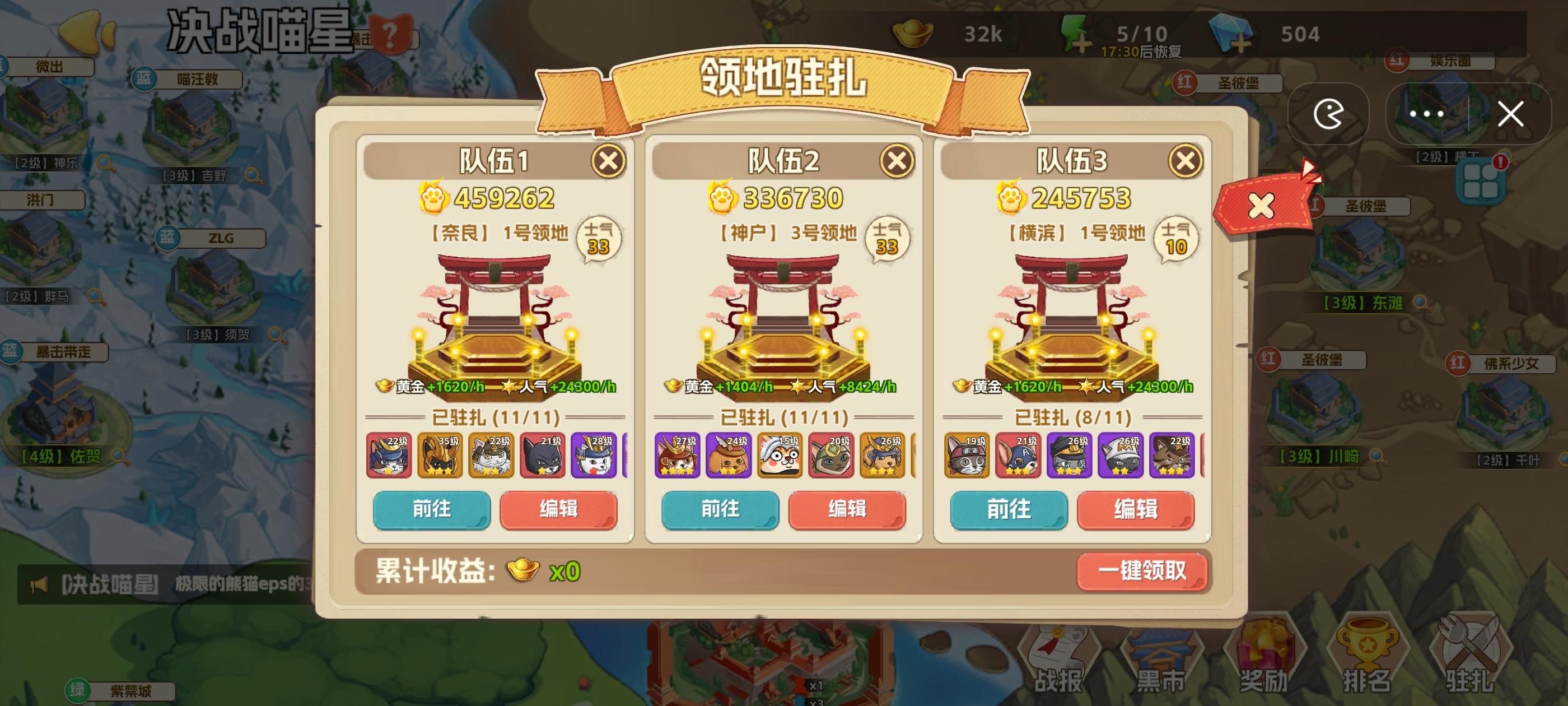Viewport: 1568px width, 706px height.
Task: Select the level 27 cat in 队伍2
Action: (678, 455)
